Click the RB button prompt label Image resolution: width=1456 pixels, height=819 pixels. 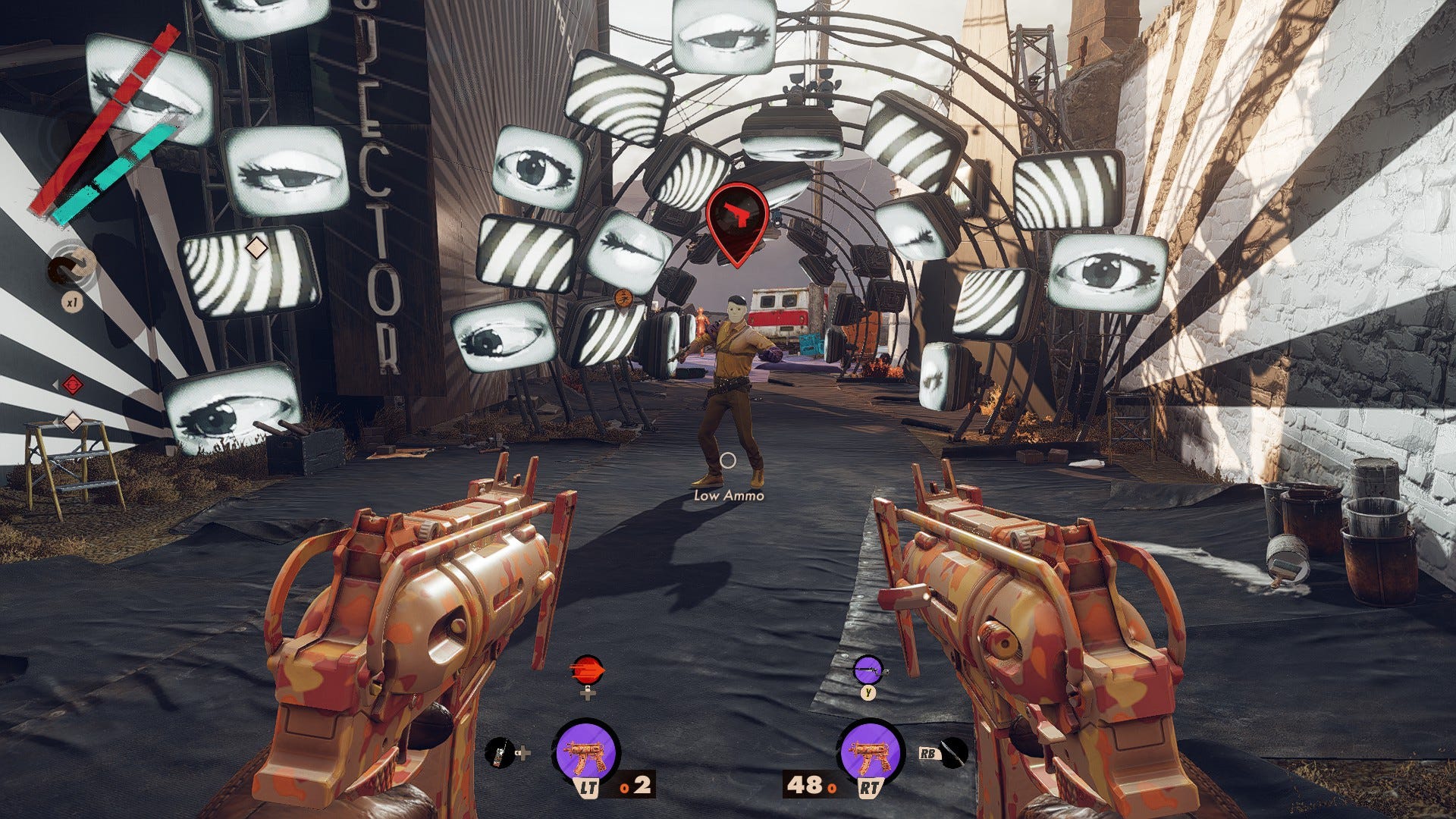(x=927, y=754)
